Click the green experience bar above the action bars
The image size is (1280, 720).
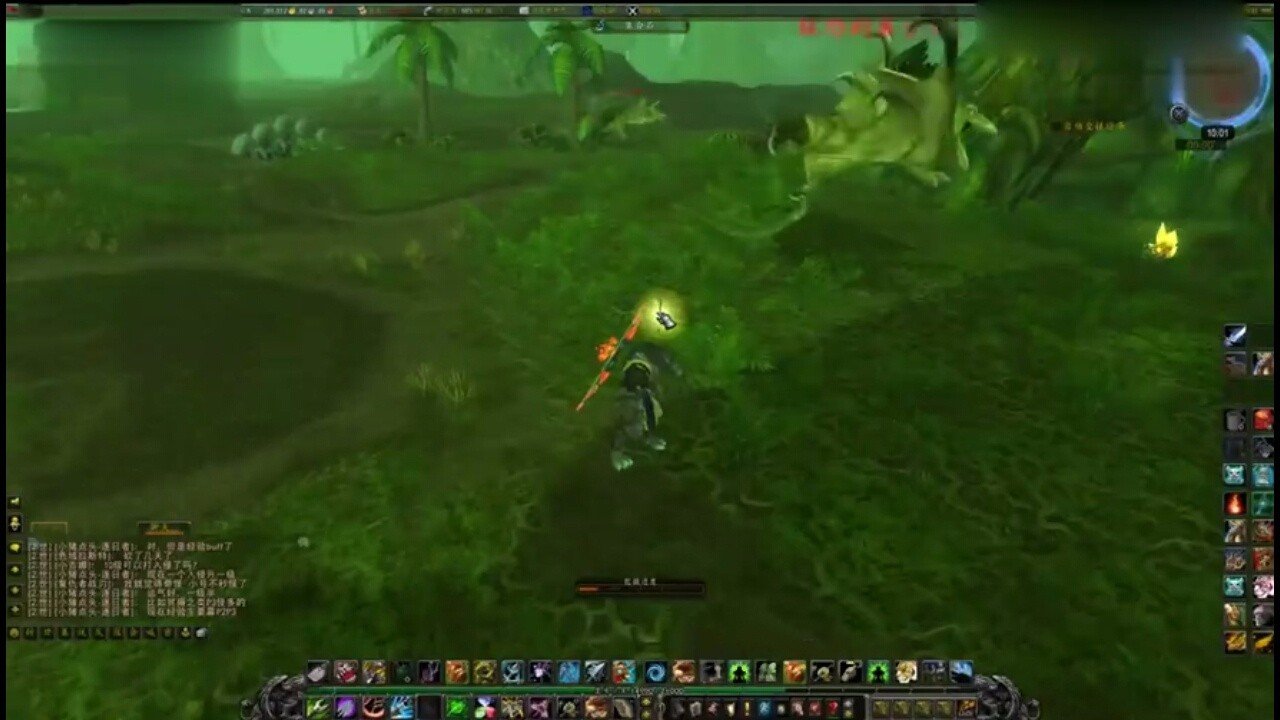click(640, 690)
